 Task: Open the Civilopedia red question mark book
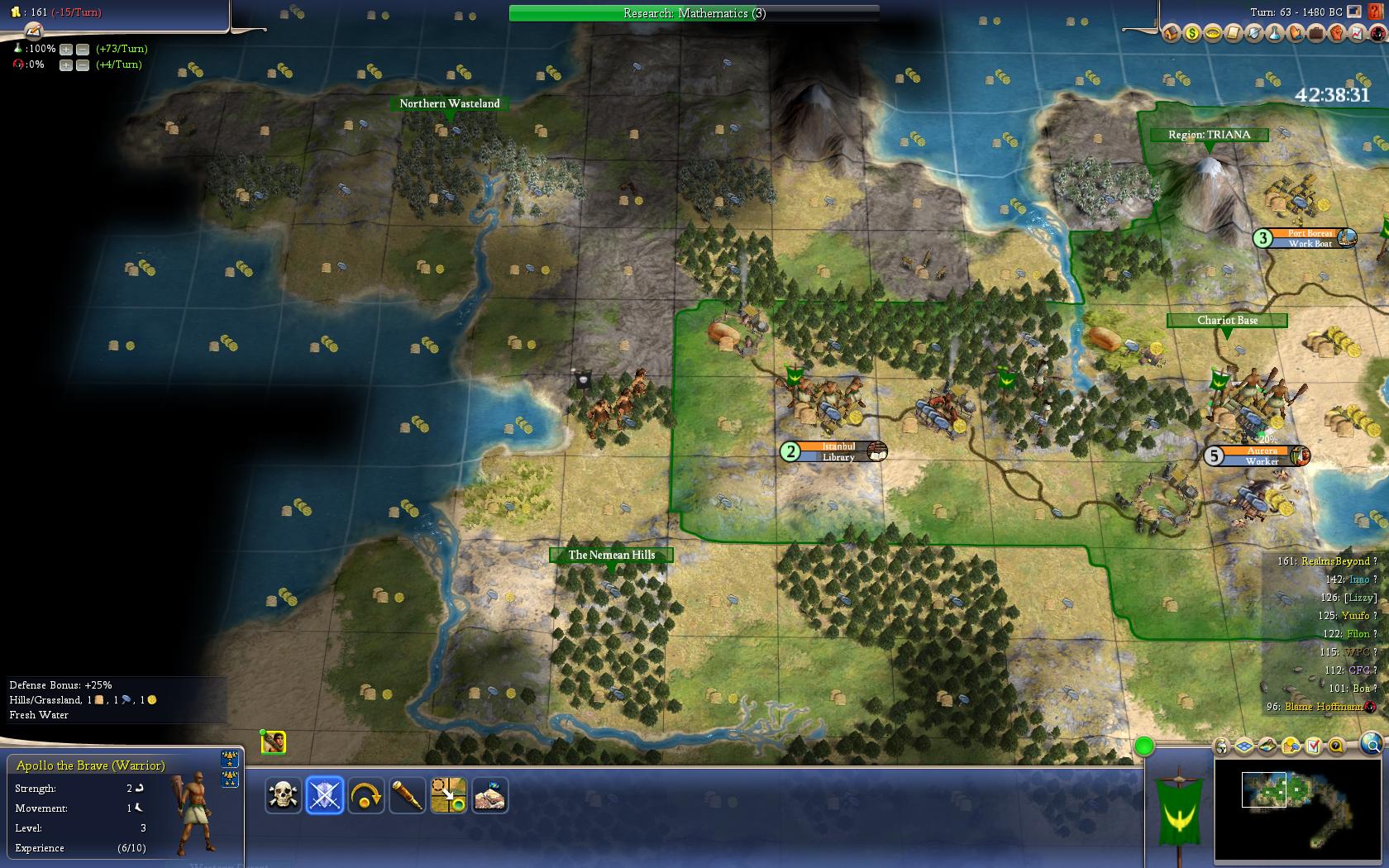(x=1375, y=12)
